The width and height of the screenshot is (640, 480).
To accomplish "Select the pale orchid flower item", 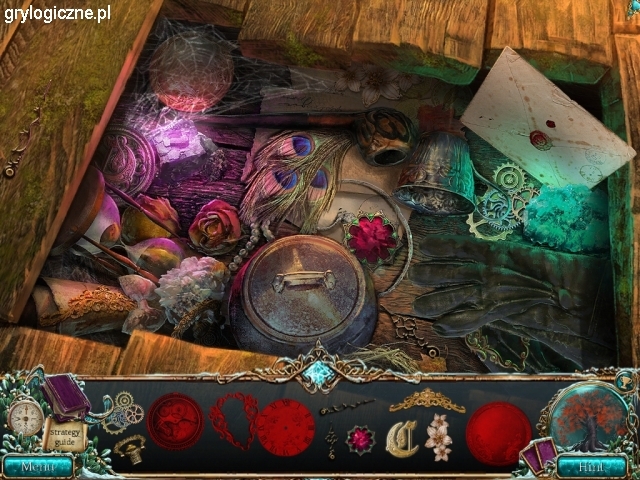I will click(x=438, y=437).
